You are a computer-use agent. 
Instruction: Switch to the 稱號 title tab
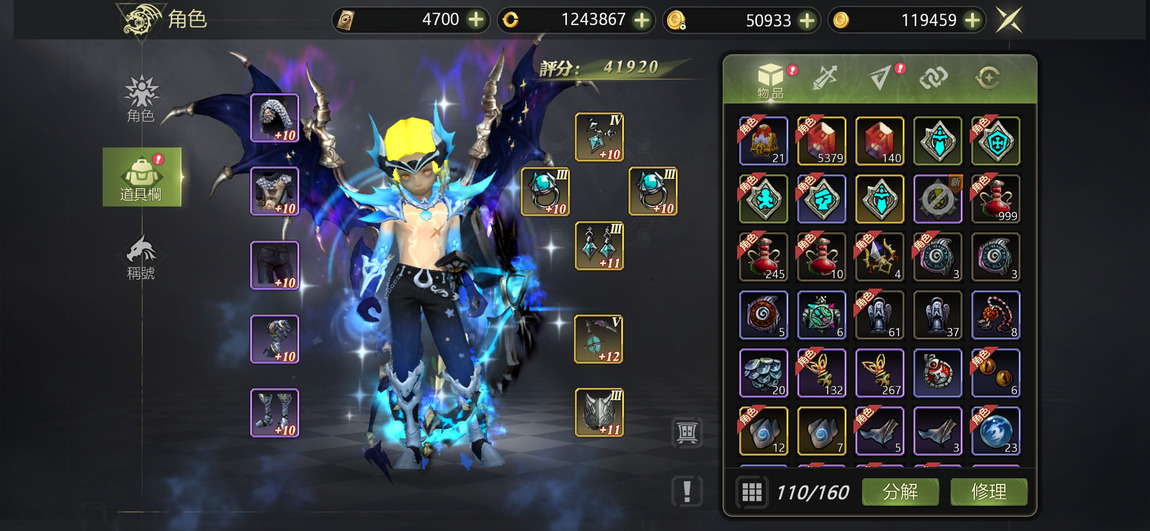point(141,257)
